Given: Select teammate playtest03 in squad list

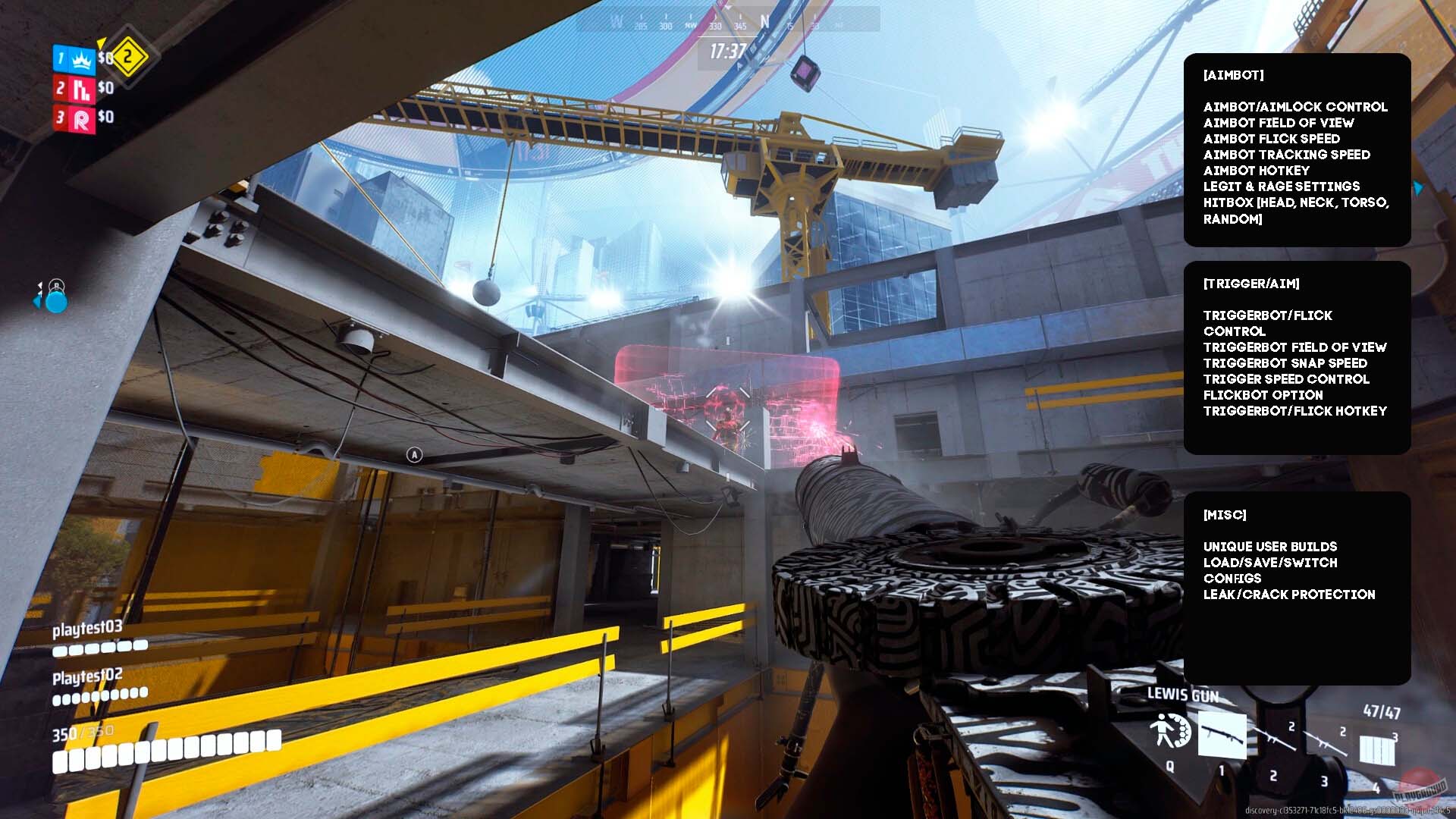Looking at the screenshot, I should tap(87, 629).
